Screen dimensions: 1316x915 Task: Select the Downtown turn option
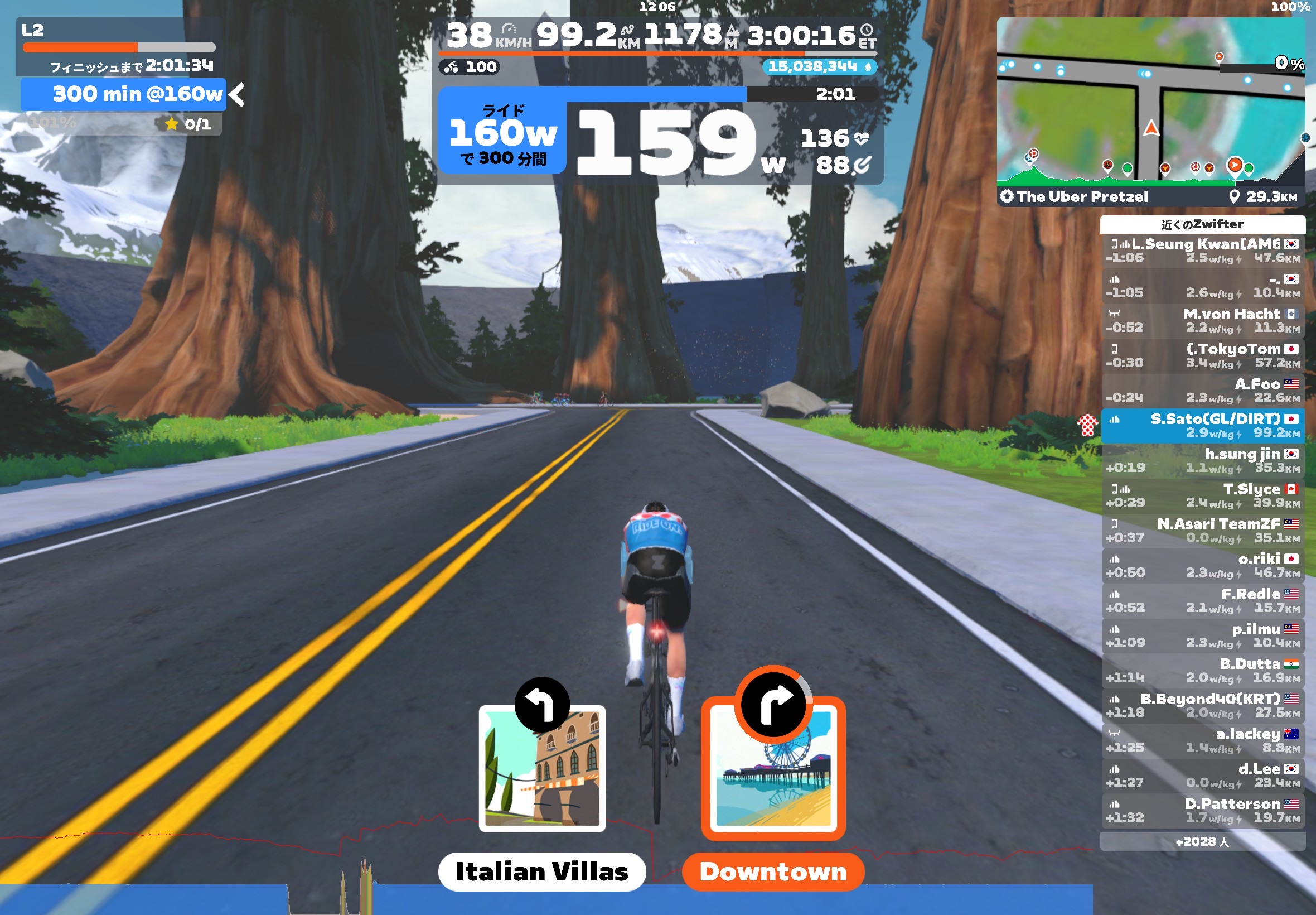click(773, 768)
